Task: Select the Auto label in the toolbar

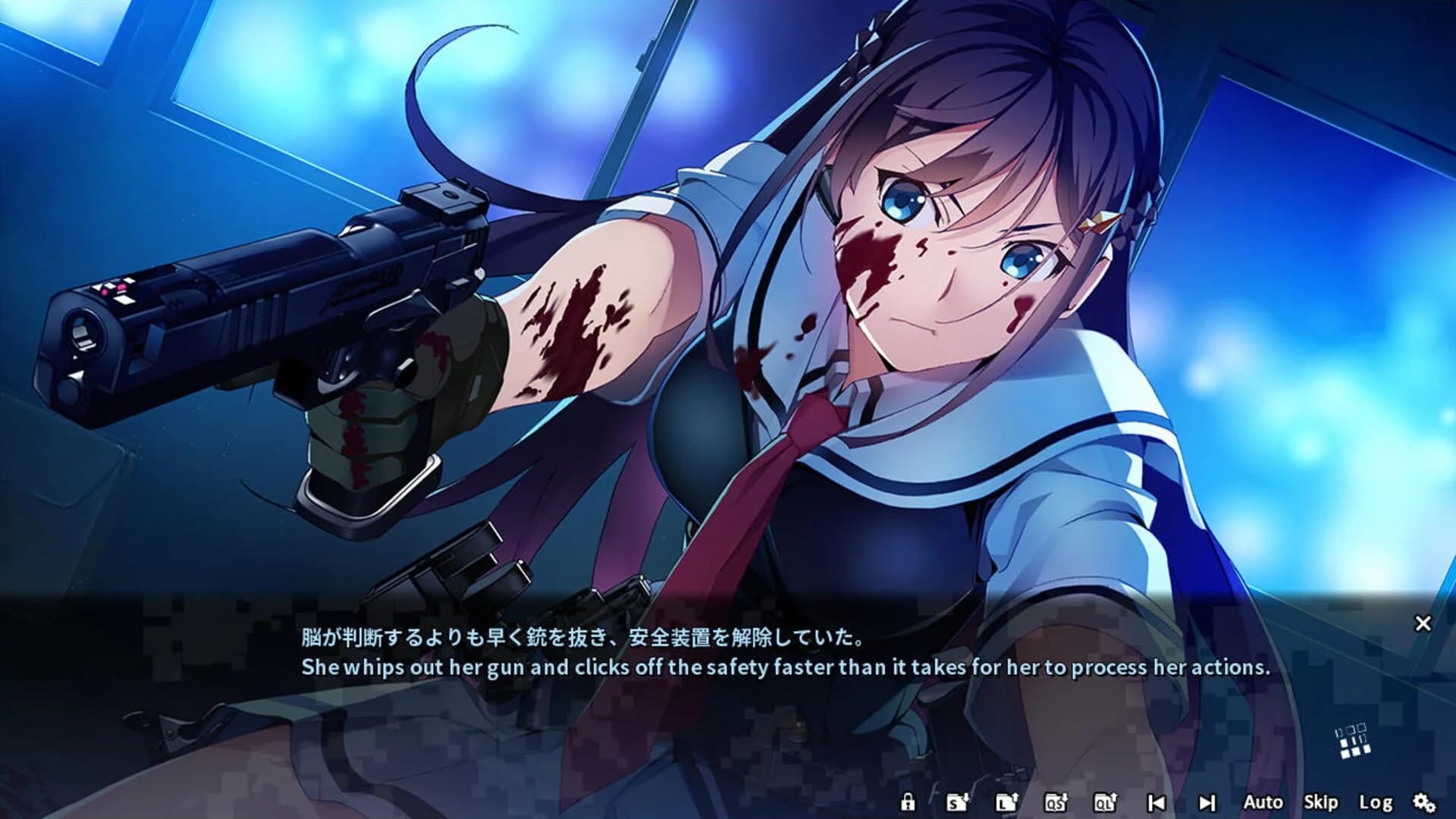Action: (1264, 802)
